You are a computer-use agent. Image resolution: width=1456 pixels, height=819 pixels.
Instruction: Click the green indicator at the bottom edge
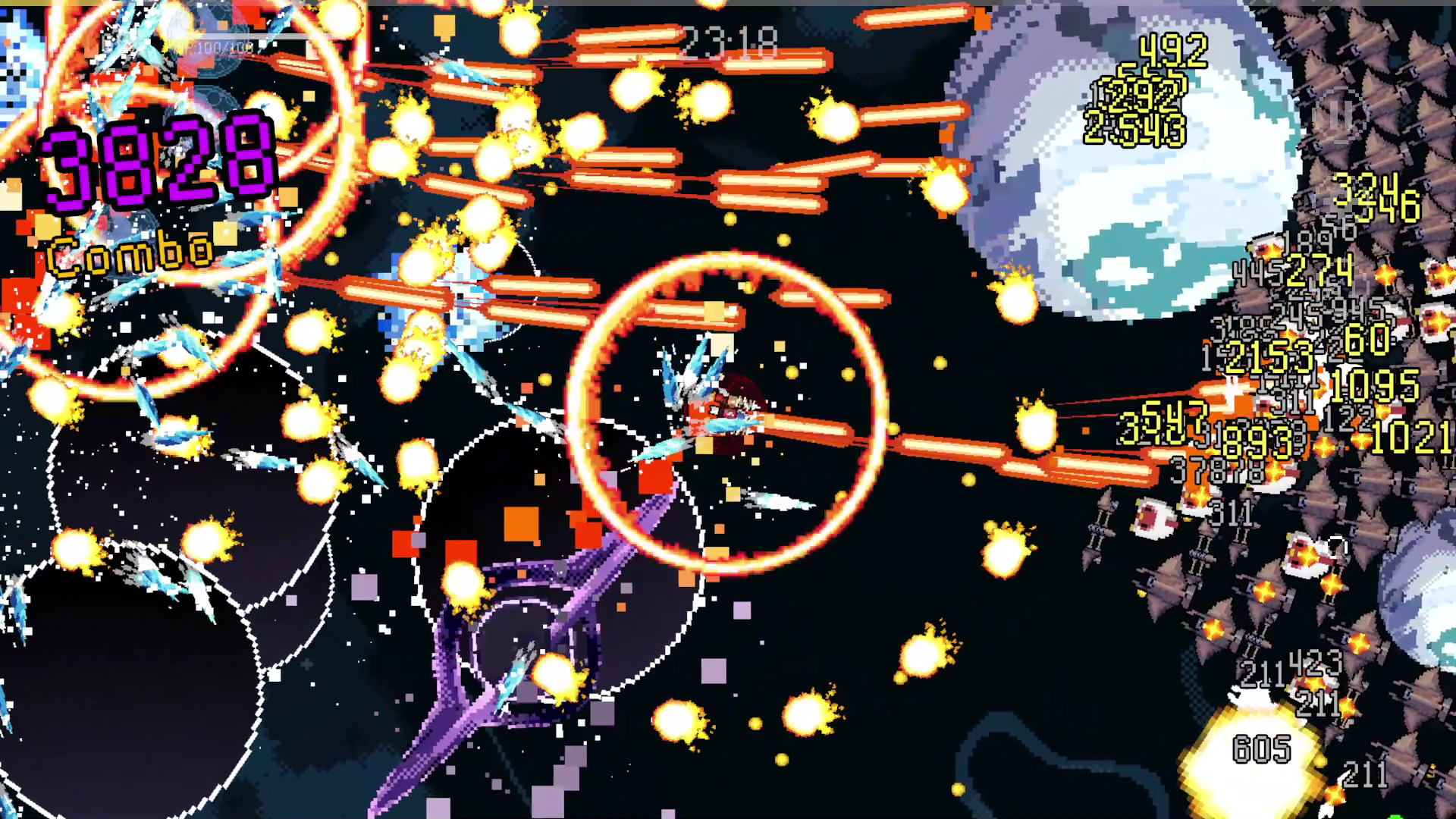(1394, 816)
